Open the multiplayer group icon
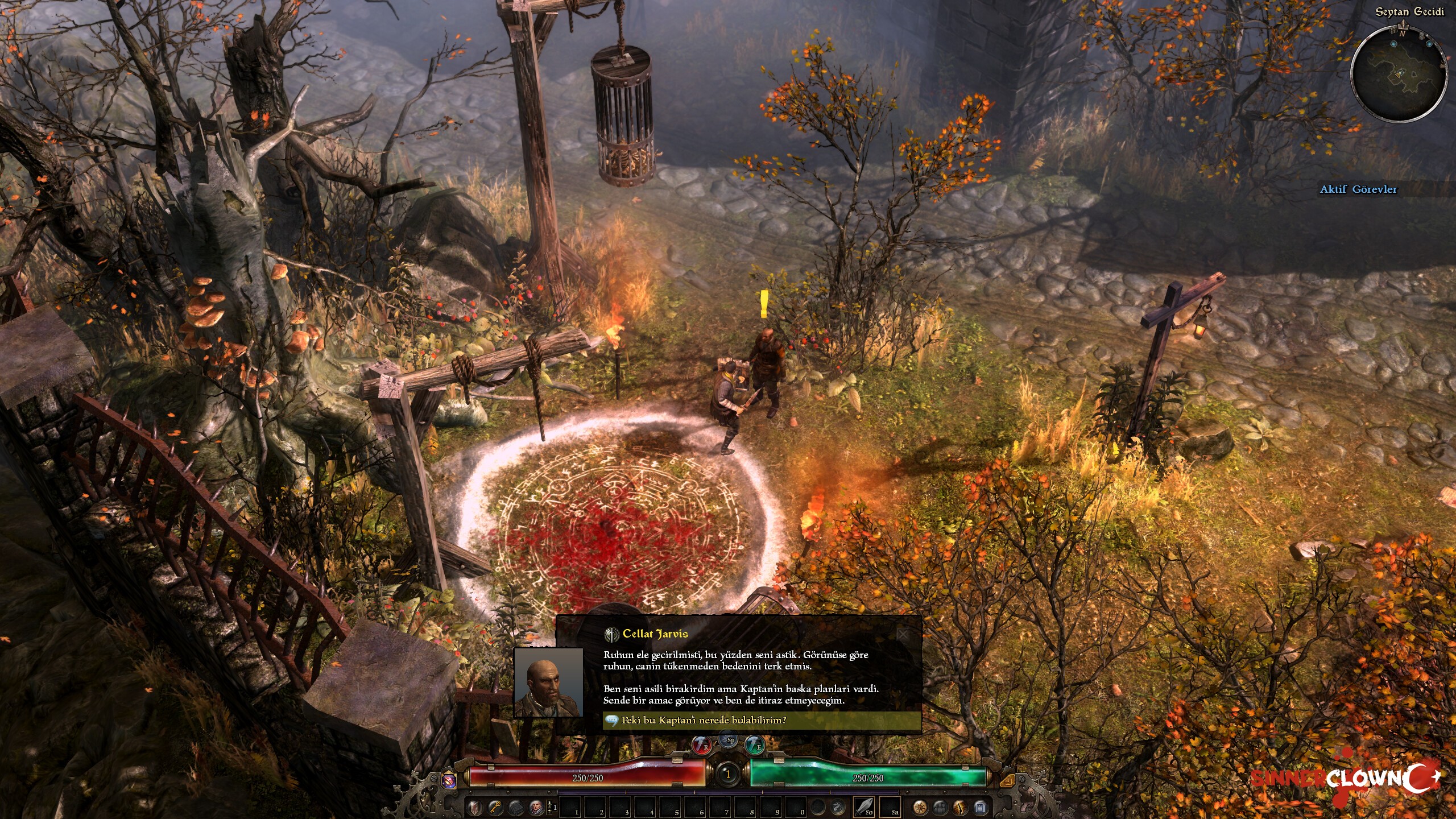The height and width of the screenshot is (819, 1456). tap(940, 807)
